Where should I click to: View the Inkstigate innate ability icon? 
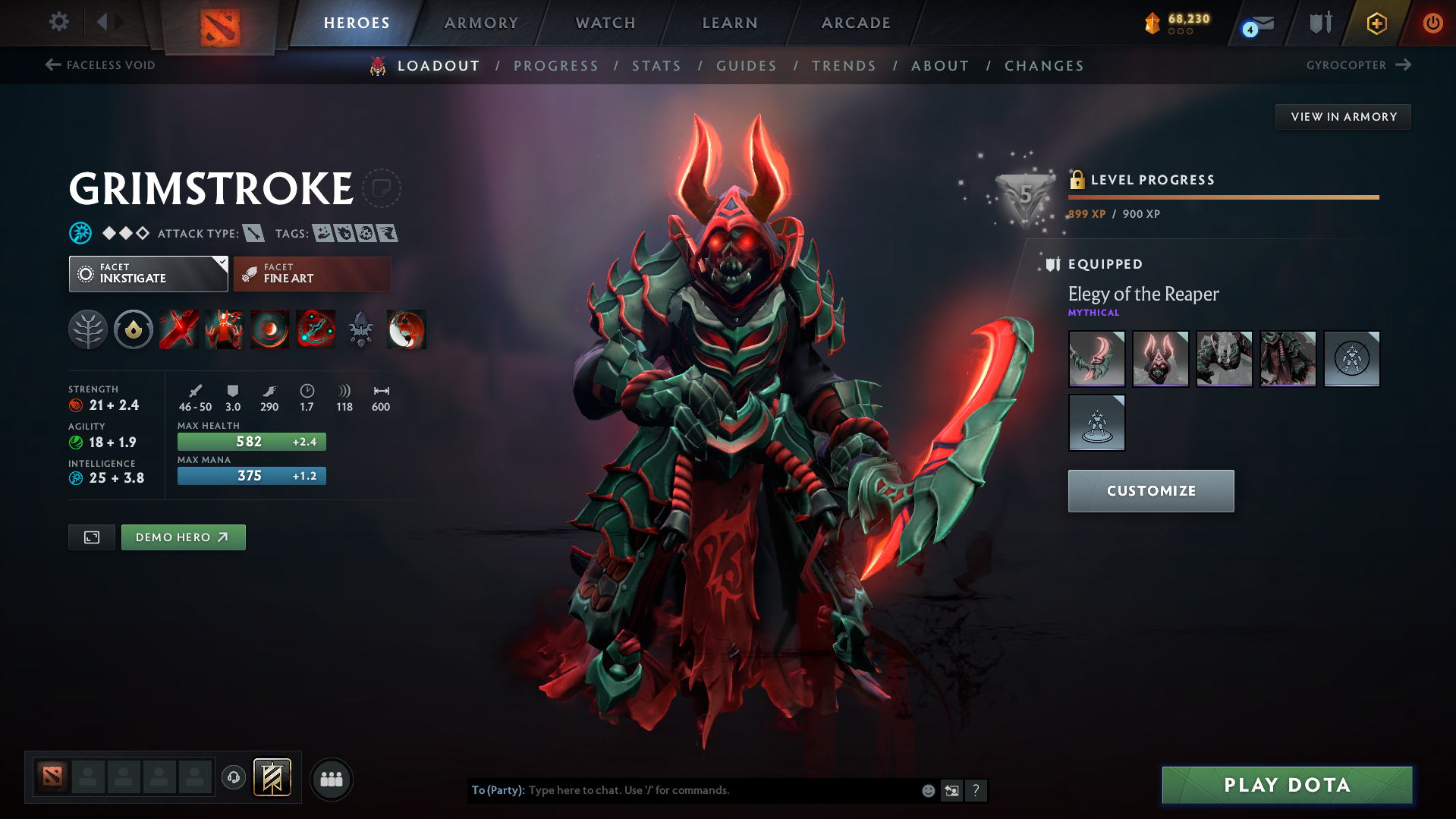(x=134, y=329)
